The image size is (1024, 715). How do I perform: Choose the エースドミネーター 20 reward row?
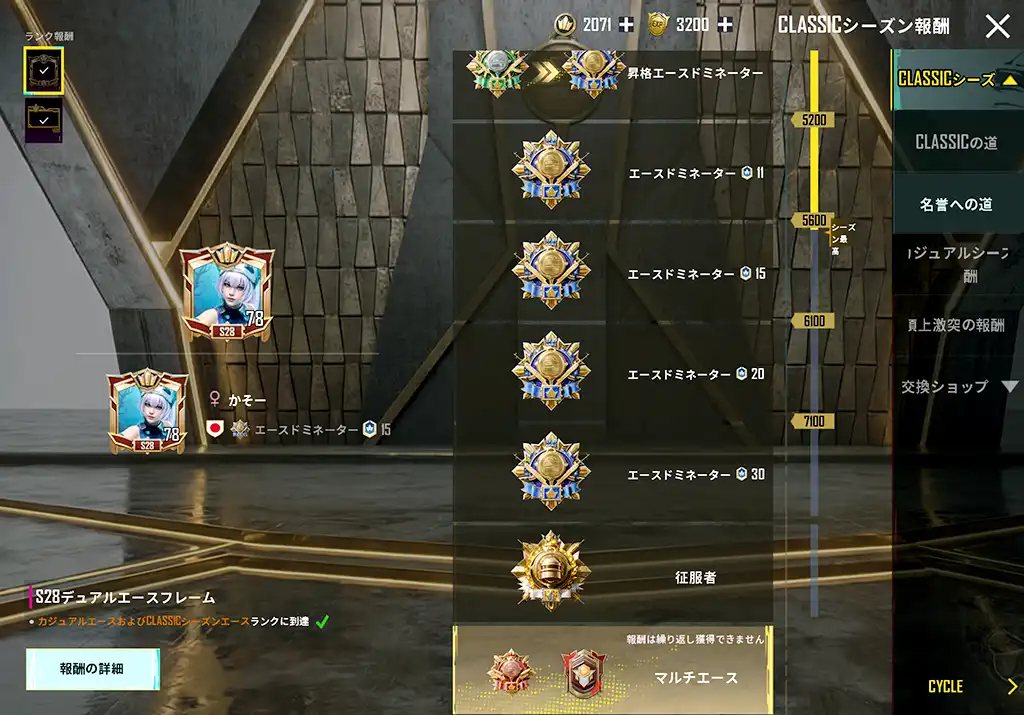612,373
